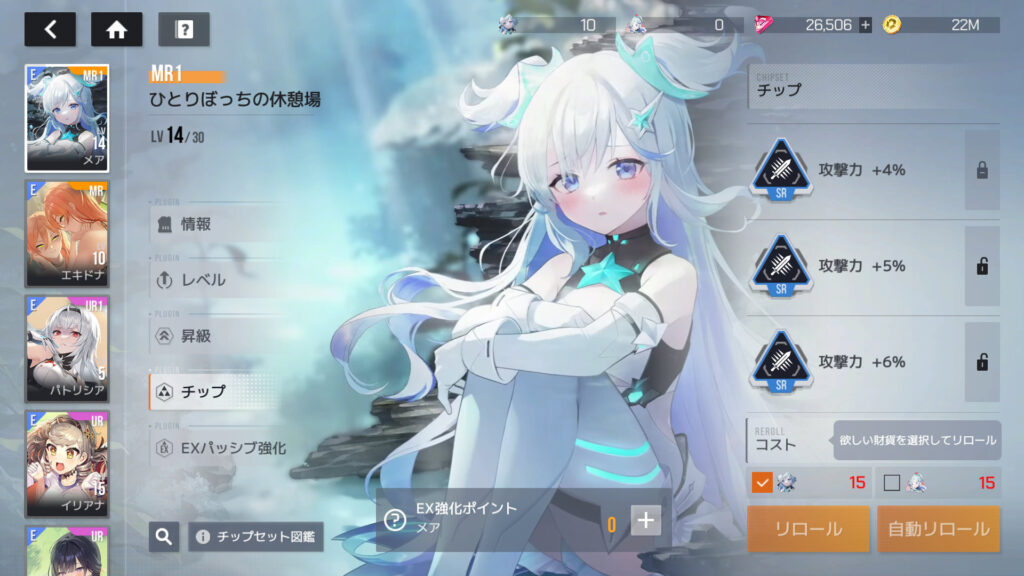Open the レベル plugin tab

point(215,280)
